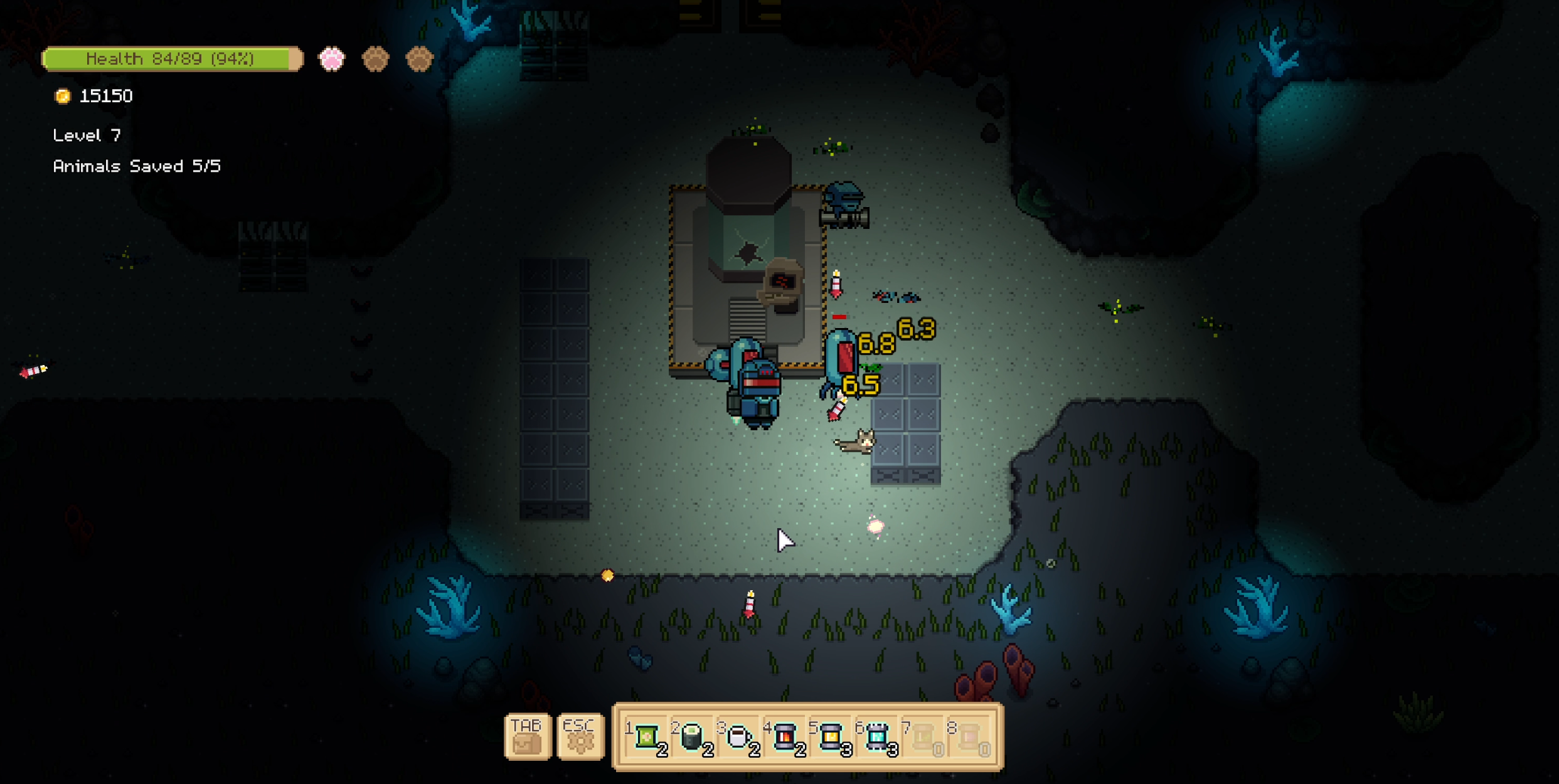Open the settings gear button

(x=580, y=737)
